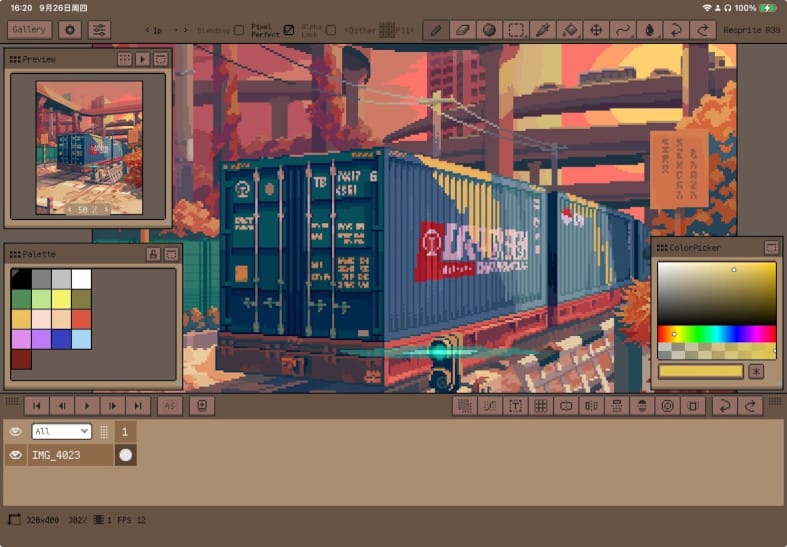Enable the Alpha Lock checkbox
The image size is (787, 547).
330,30
